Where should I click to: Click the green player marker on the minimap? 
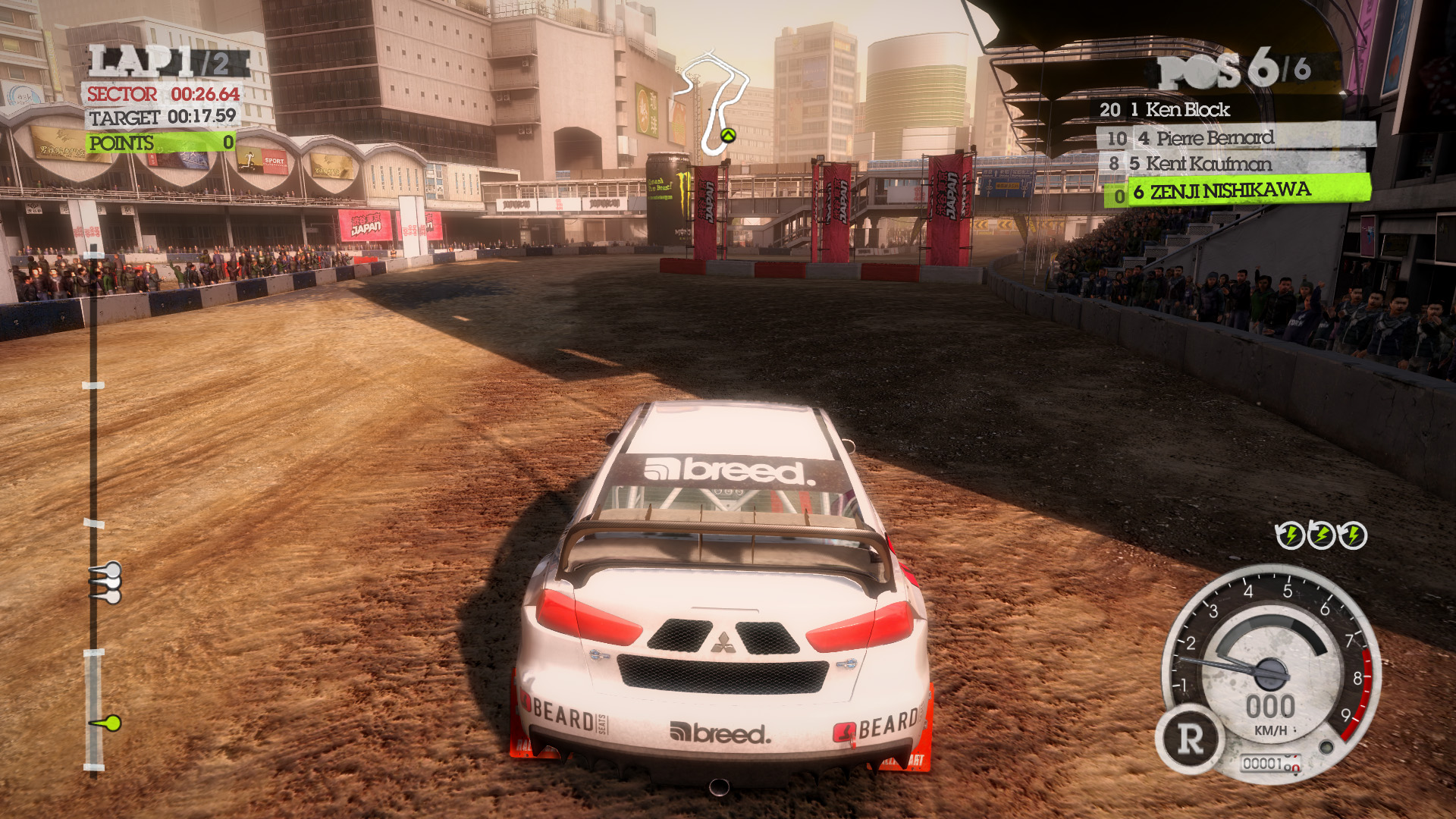click(728, 136)
